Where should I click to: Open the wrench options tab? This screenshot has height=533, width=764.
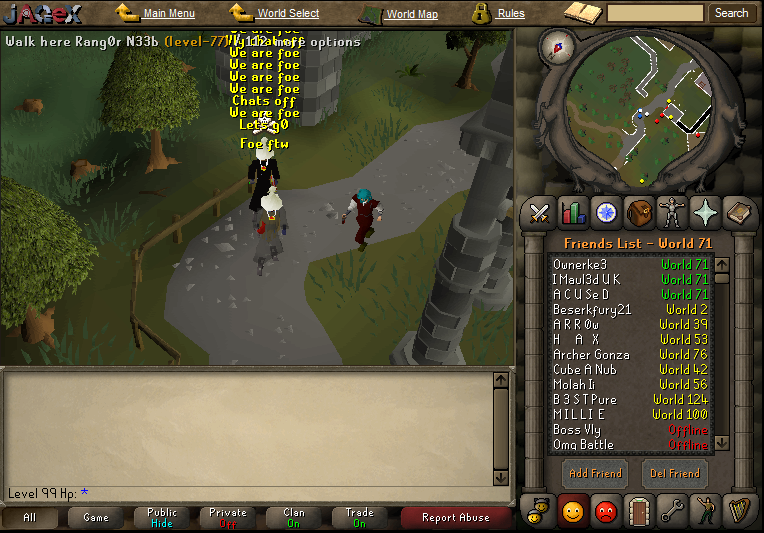672,511
